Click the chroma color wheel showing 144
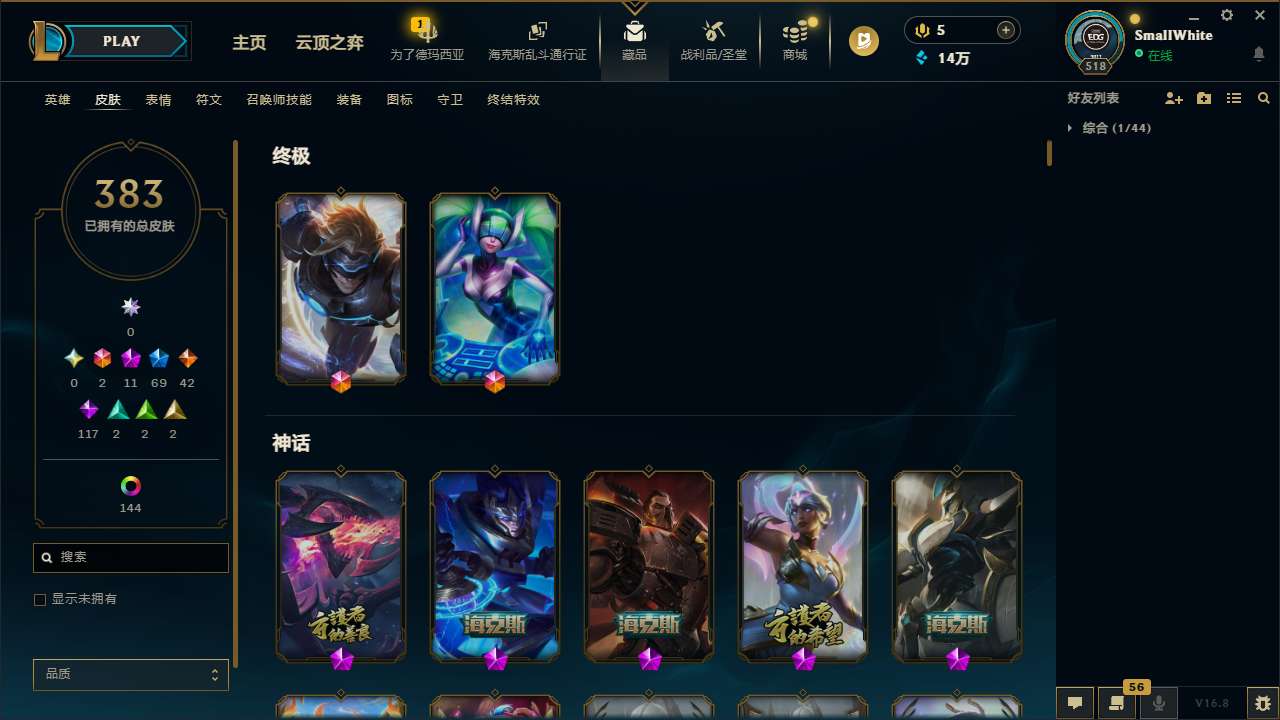This screenshot has height=720, width=1280. coord(130,486)
